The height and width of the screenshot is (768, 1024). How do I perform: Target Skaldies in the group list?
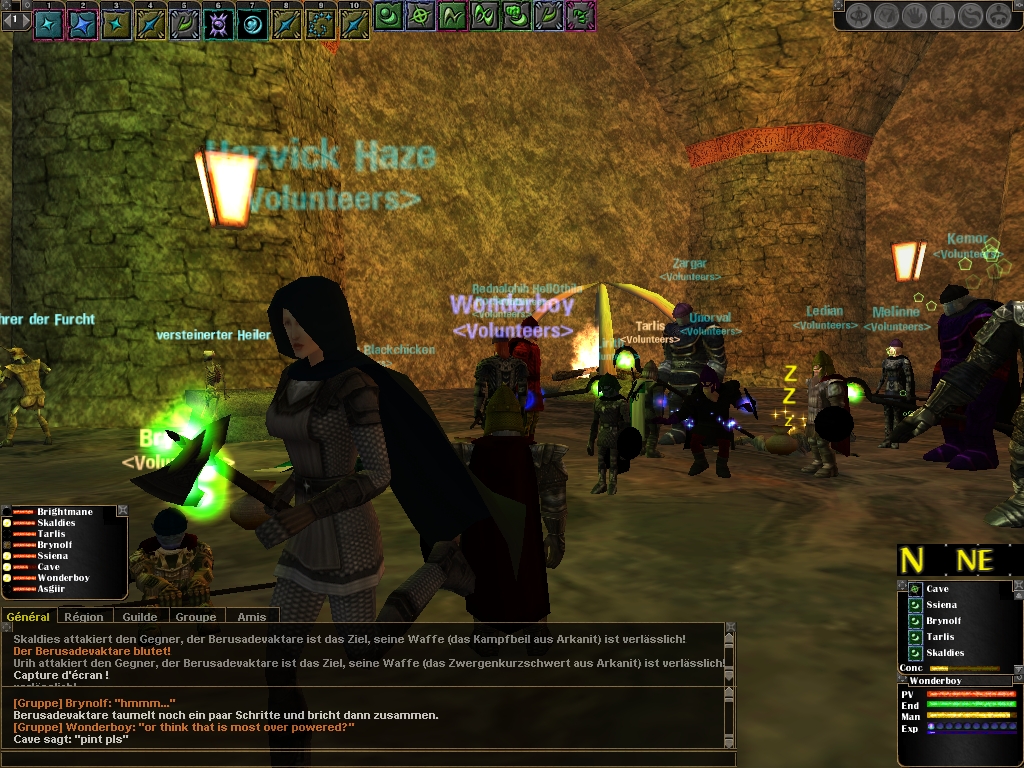pyautogui.click(x=59, y=523)
